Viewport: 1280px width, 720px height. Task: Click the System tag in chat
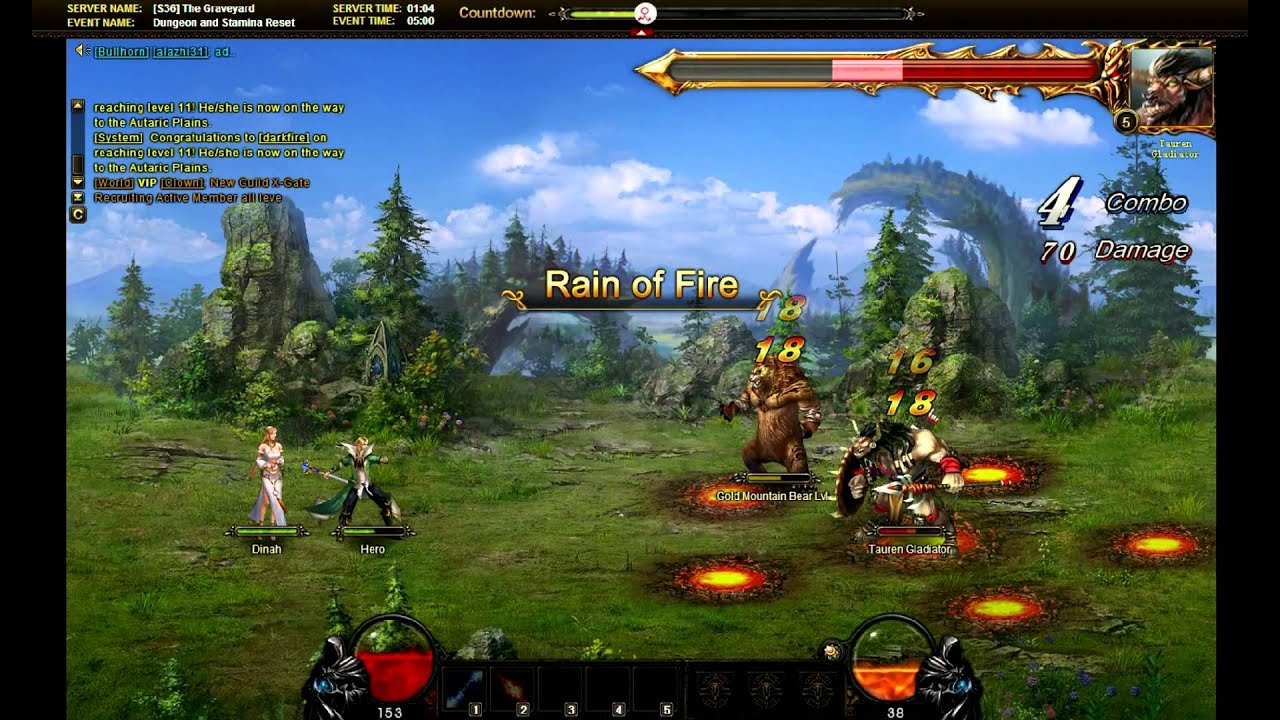[118, 138]
